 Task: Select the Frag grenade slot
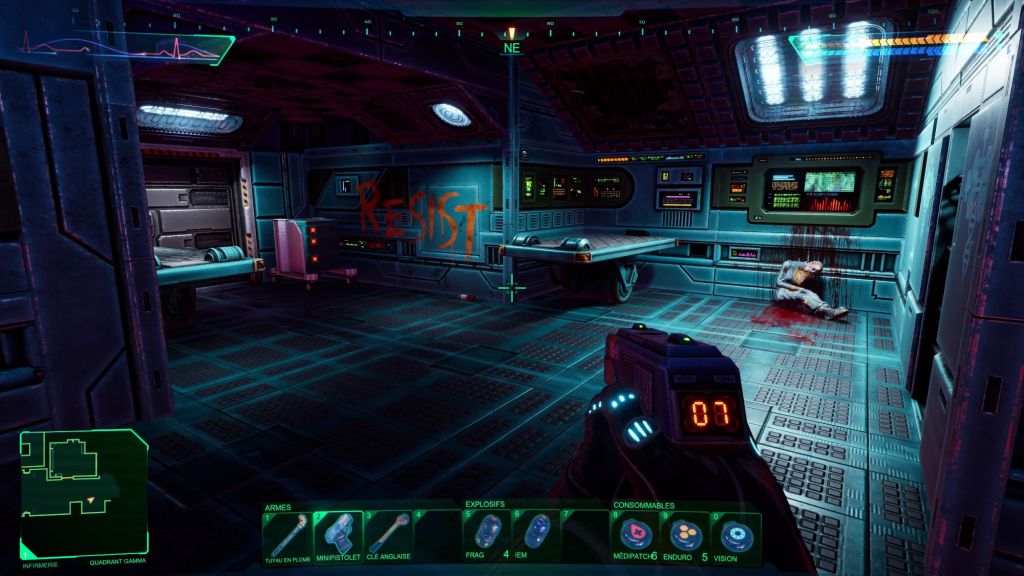(487, 535)
